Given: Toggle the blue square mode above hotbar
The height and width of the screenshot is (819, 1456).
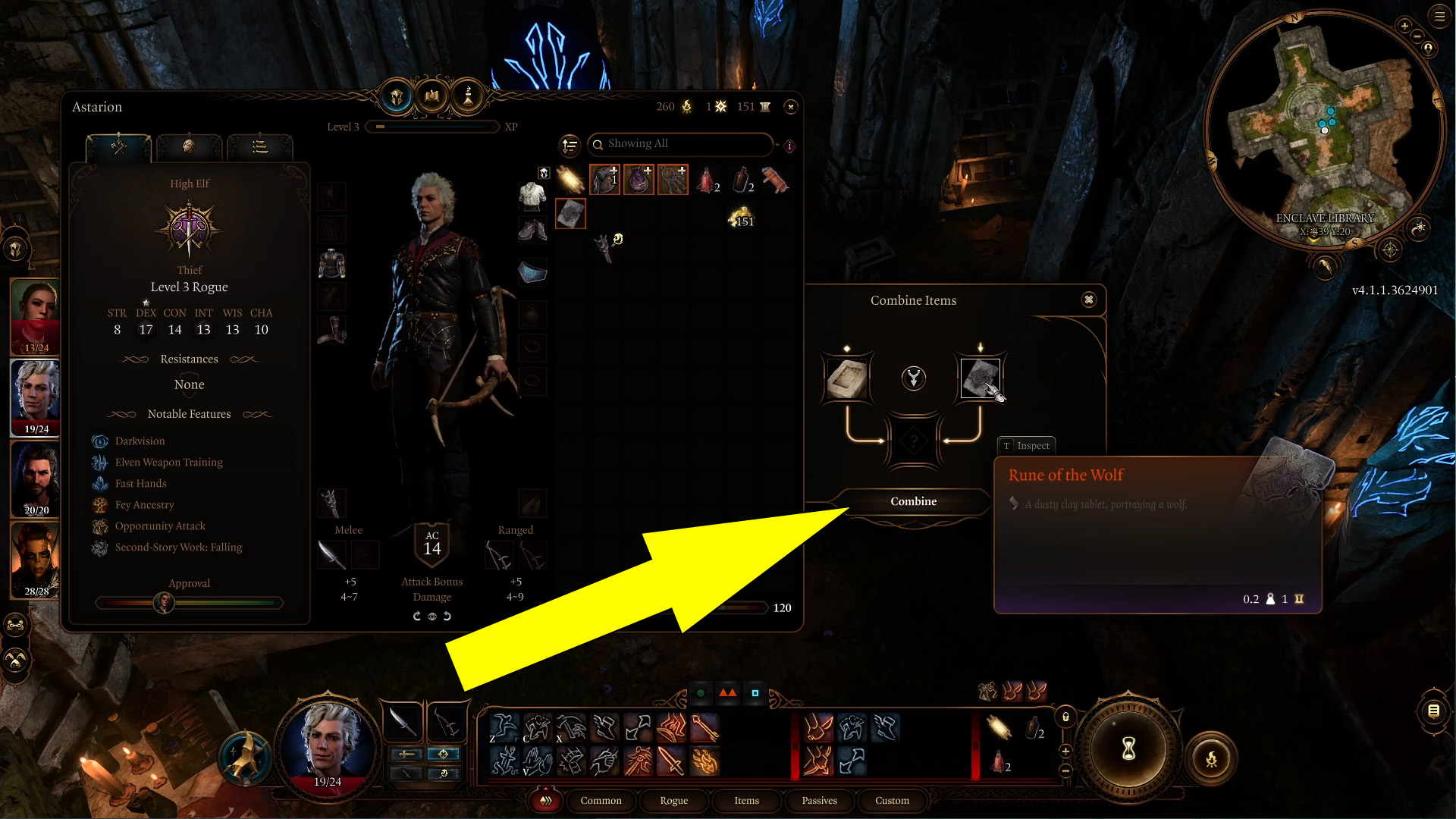Looking at the screenshot, I should pyautogui.click(x=755, y=692).
